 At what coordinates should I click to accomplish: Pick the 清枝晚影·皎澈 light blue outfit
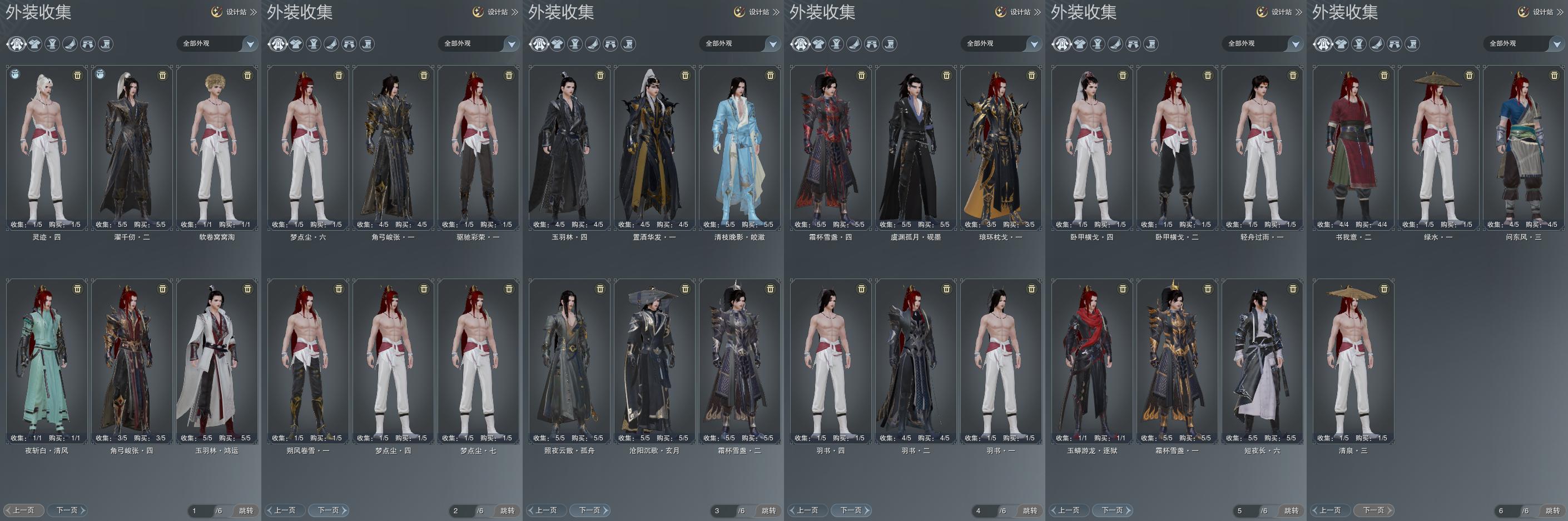(740, 146)
